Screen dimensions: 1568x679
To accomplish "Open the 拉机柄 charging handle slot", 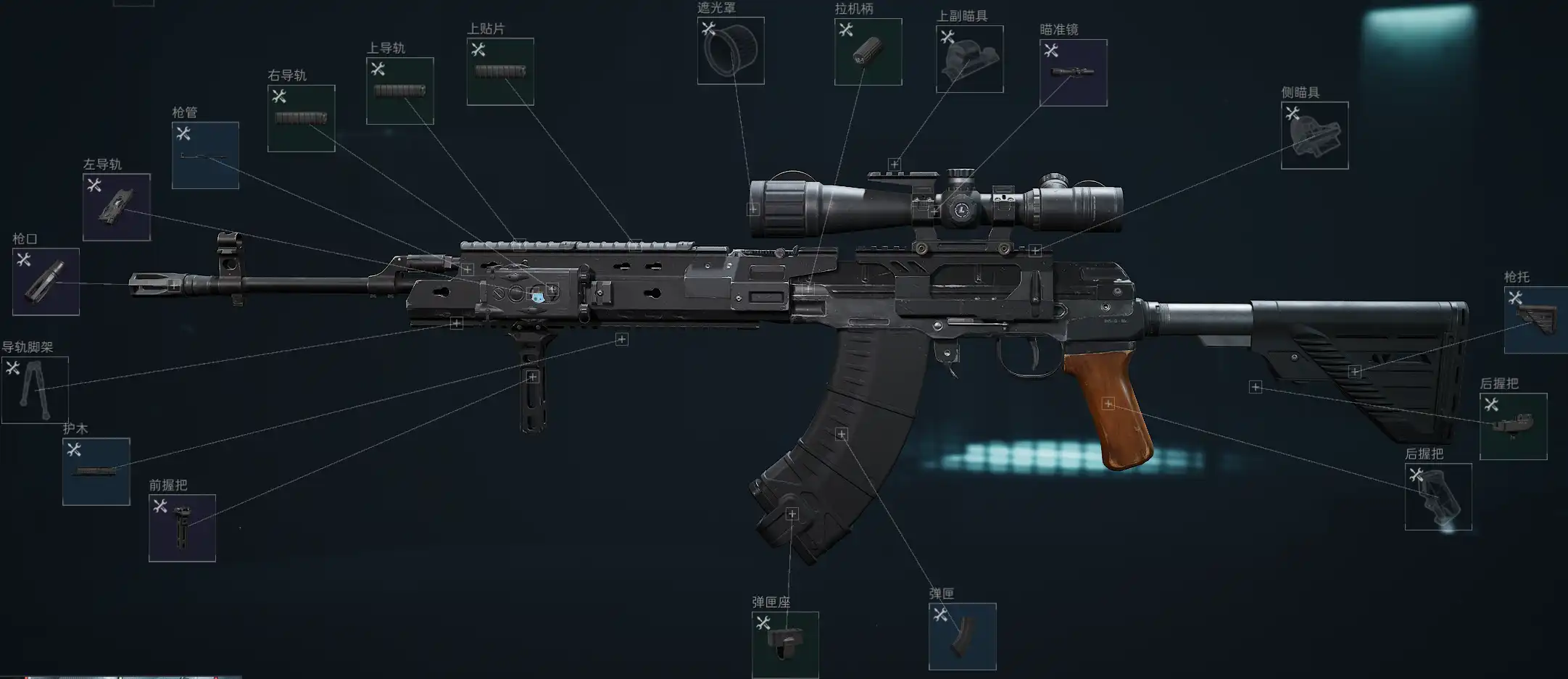I will point(868,52).
